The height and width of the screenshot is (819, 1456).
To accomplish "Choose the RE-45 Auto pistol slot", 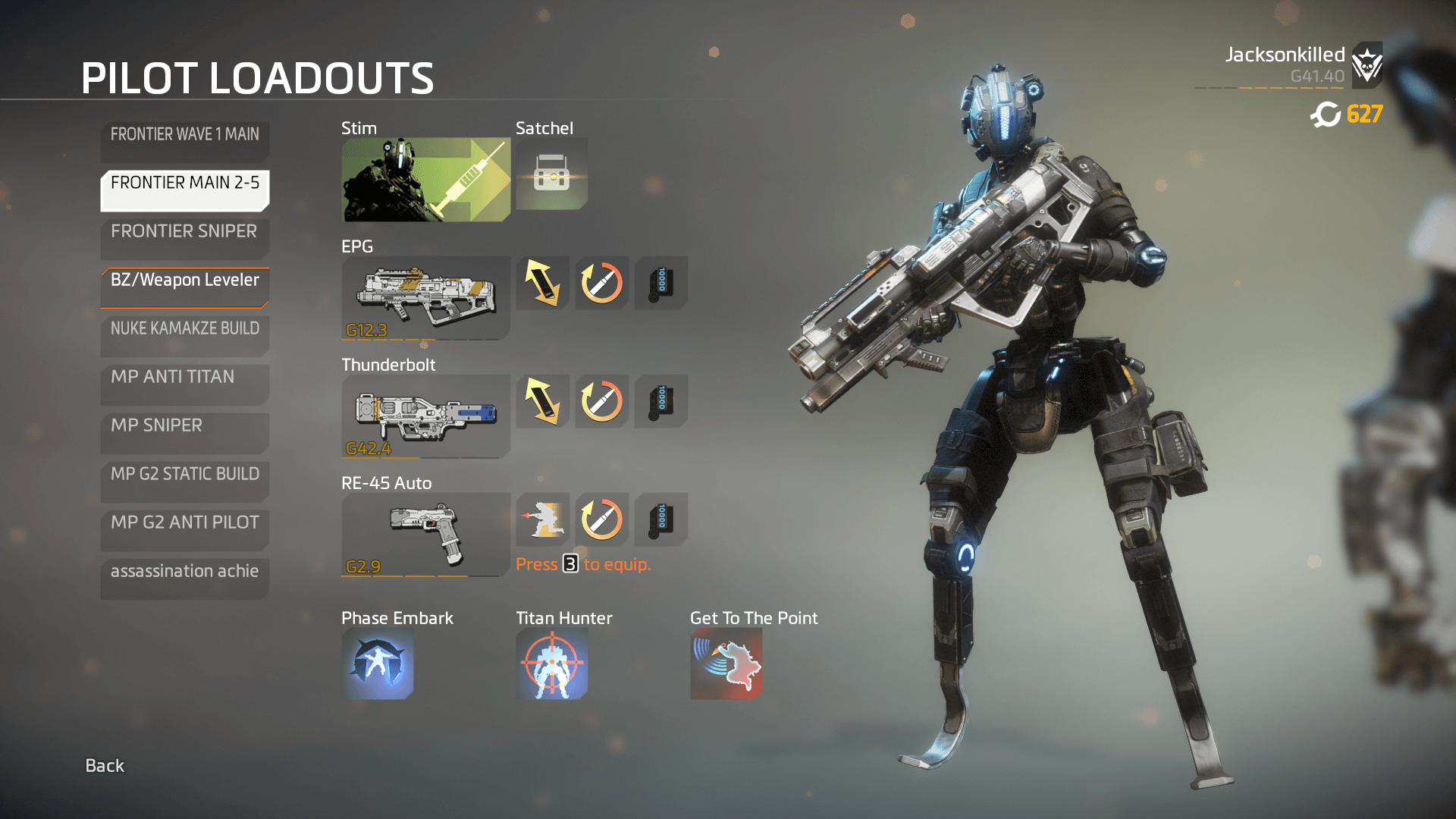I will [x=425, y=535].
